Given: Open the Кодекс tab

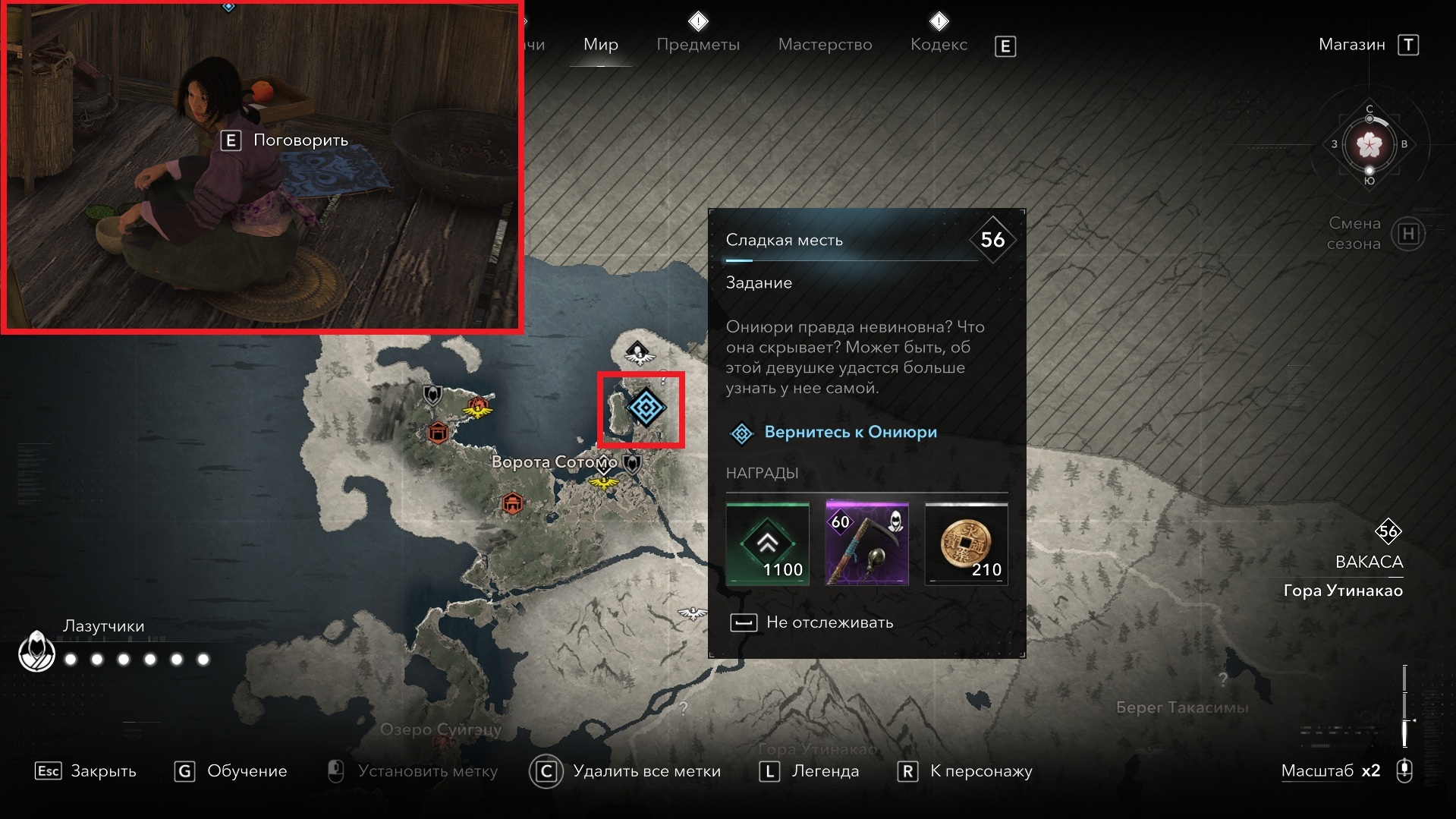Looking at the screenshot, I should (939, 45).
